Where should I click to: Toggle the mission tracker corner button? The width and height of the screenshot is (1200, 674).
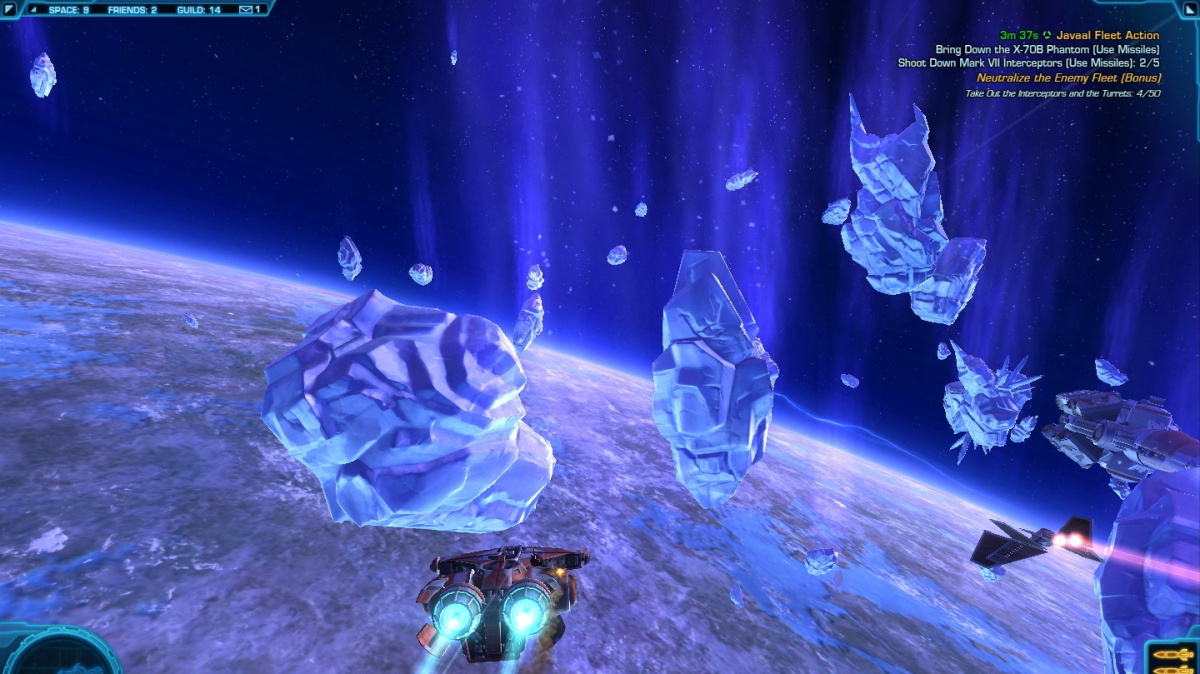[1189, 8]
